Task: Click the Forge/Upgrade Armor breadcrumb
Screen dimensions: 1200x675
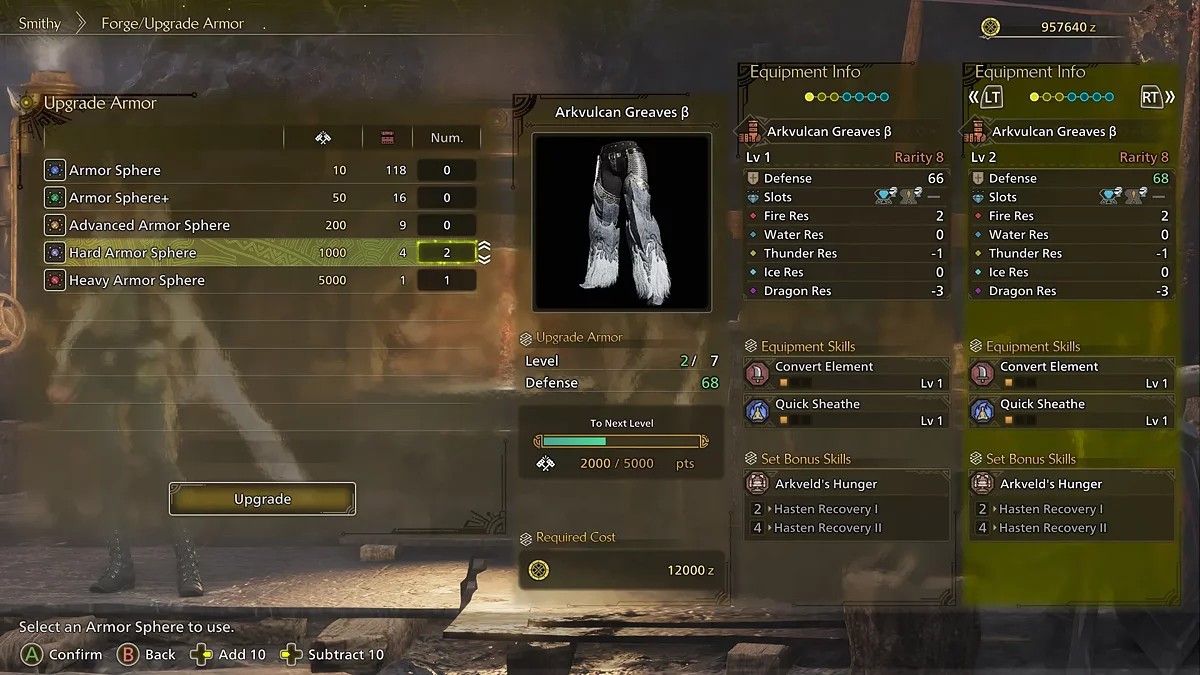Action: coord(172,23)
